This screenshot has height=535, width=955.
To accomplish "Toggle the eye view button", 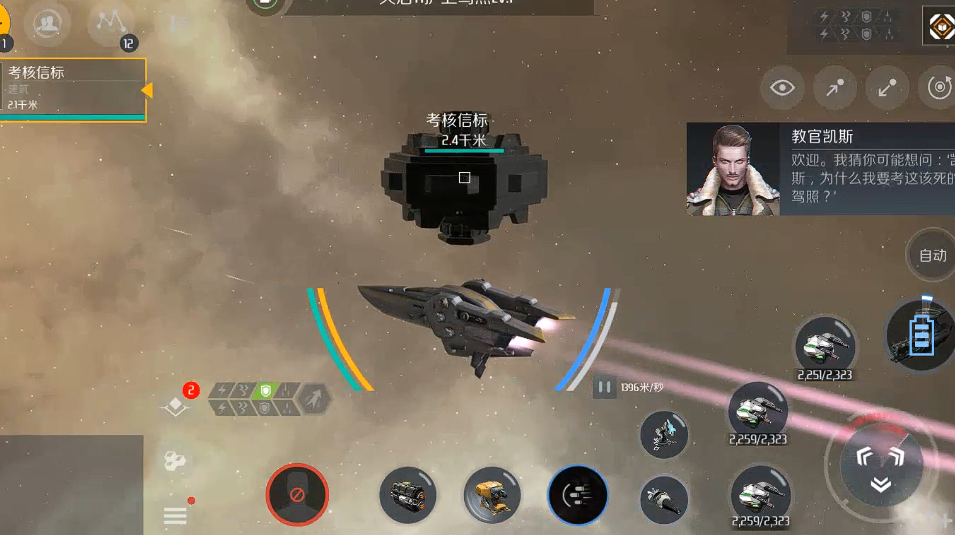I will [783, 88].
